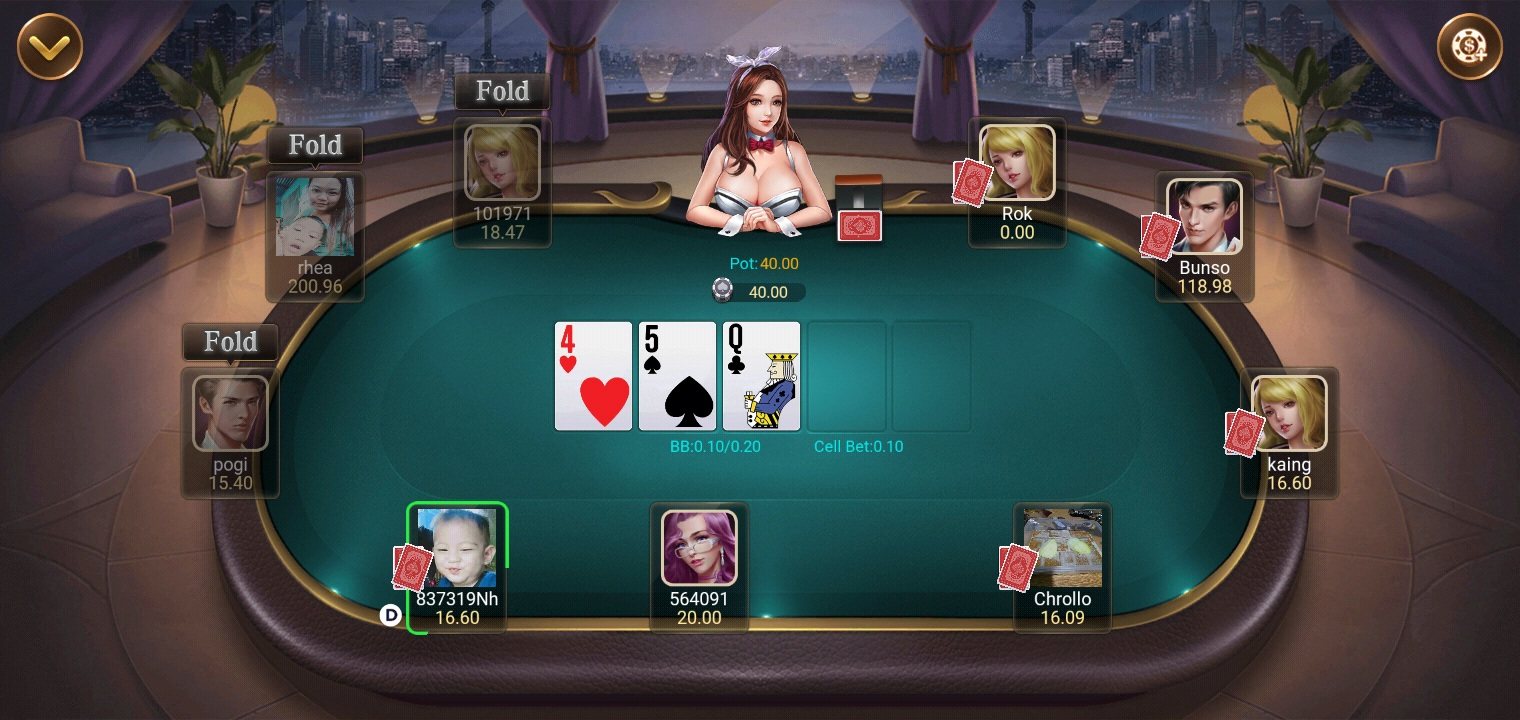The width and height of the screenshot is (1520, 720).
Task: Click player 564091's purple-haired avatar
Action: 699,548
